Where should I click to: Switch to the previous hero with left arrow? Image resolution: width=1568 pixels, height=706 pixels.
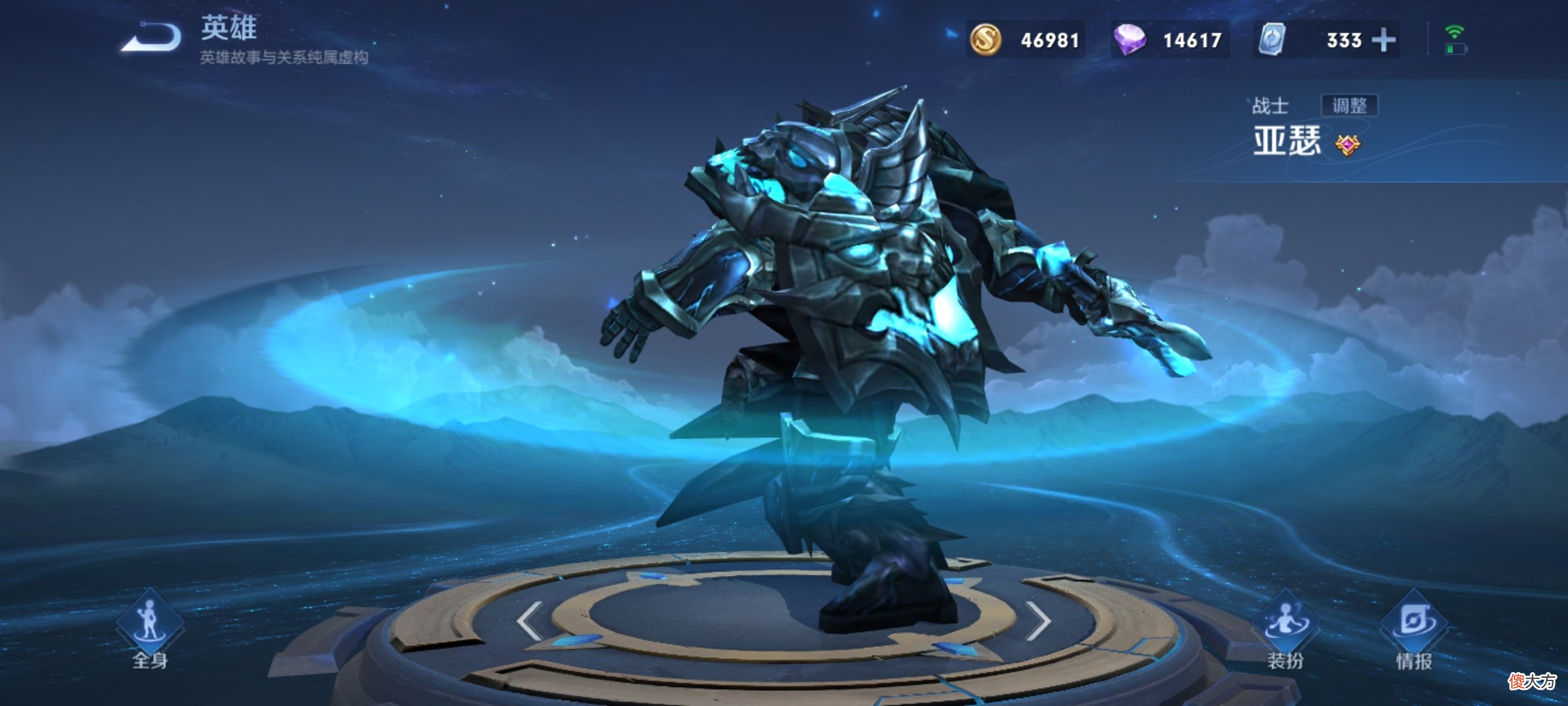[x=529, y=620]
